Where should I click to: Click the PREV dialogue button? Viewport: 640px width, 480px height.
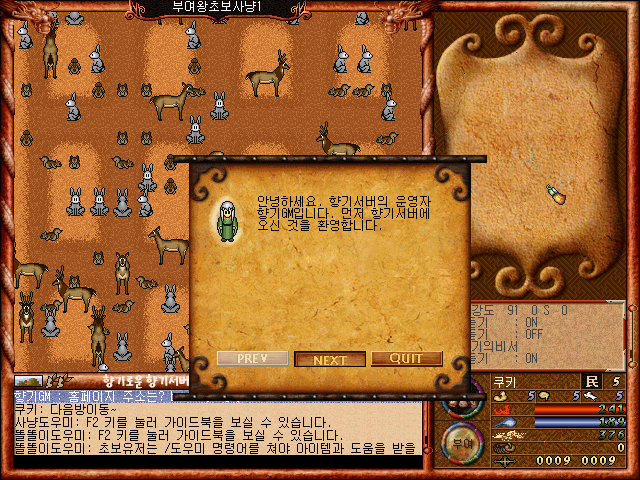click(x=253, y=358)
